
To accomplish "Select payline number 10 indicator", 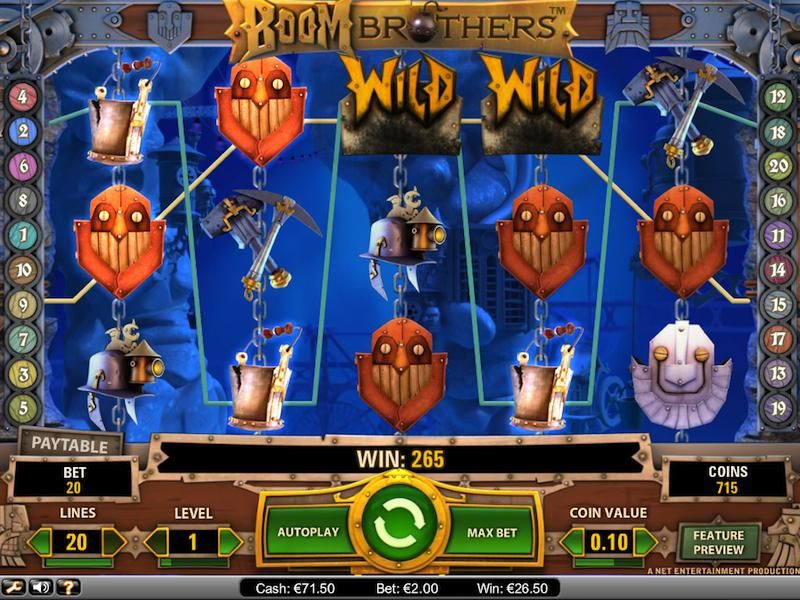I will pos(23,269).
